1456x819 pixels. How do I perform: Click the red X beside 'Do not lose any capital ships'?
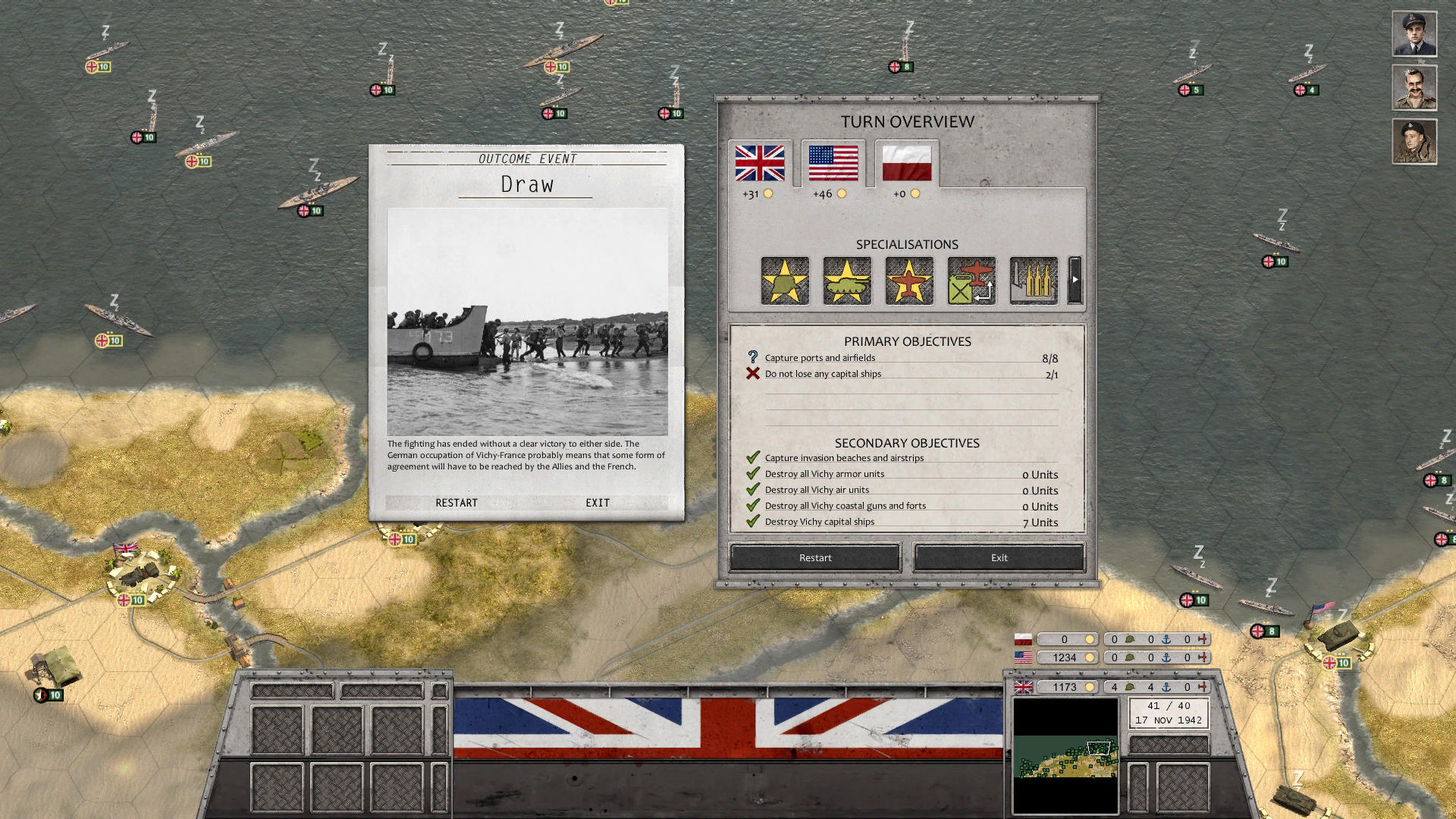pos(752,373)
